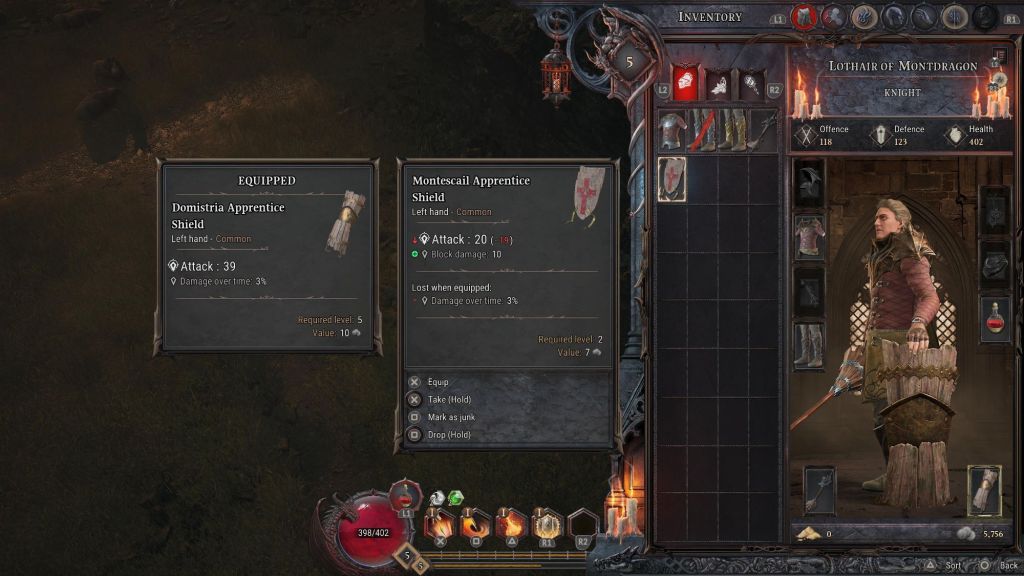This screenshot has width=1024, height=576.
Task: Select the equipped red chest armor slot
Action: click(809, 237)
